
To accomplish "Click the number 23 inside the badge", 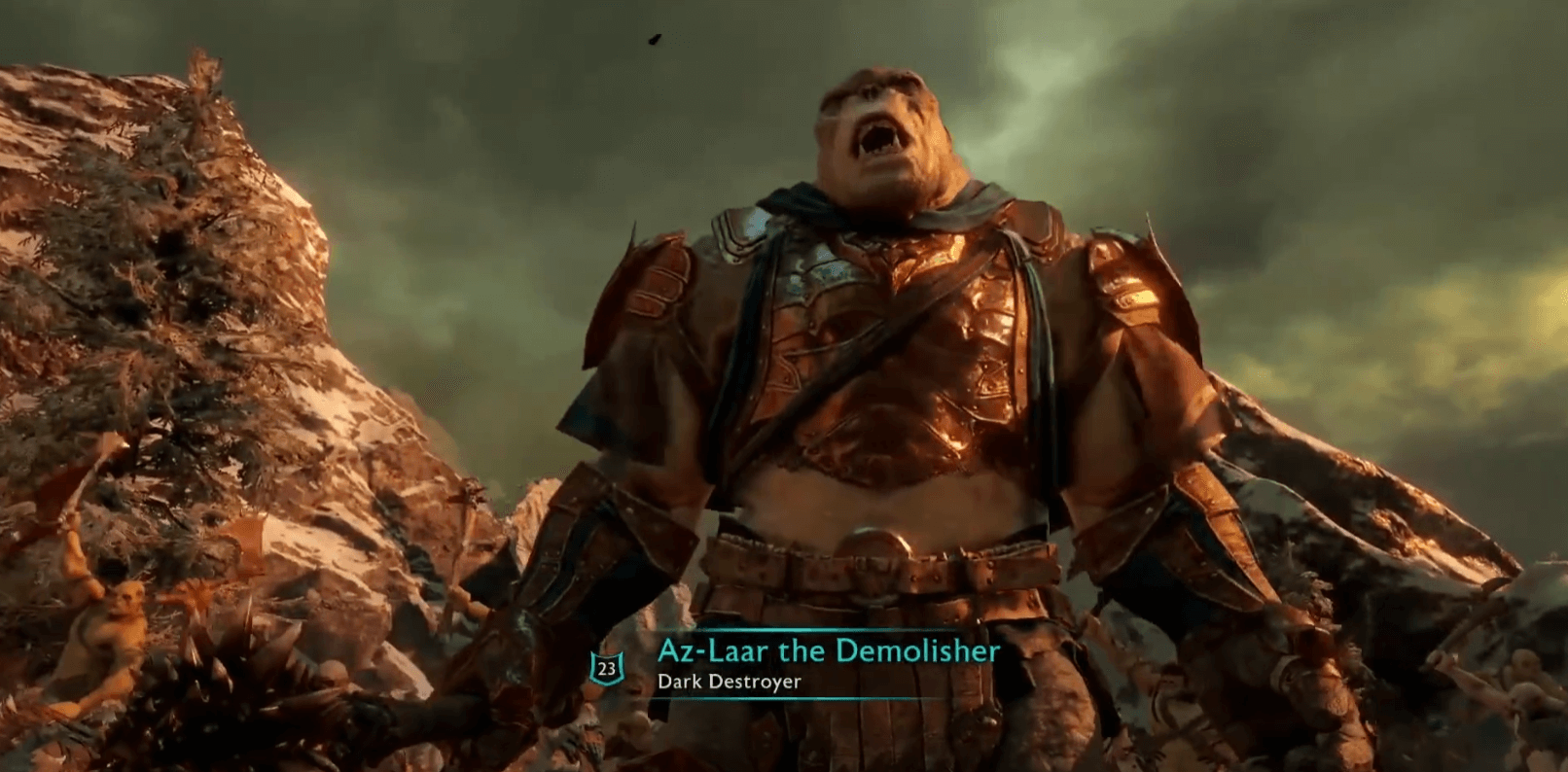I will (605, 668).
